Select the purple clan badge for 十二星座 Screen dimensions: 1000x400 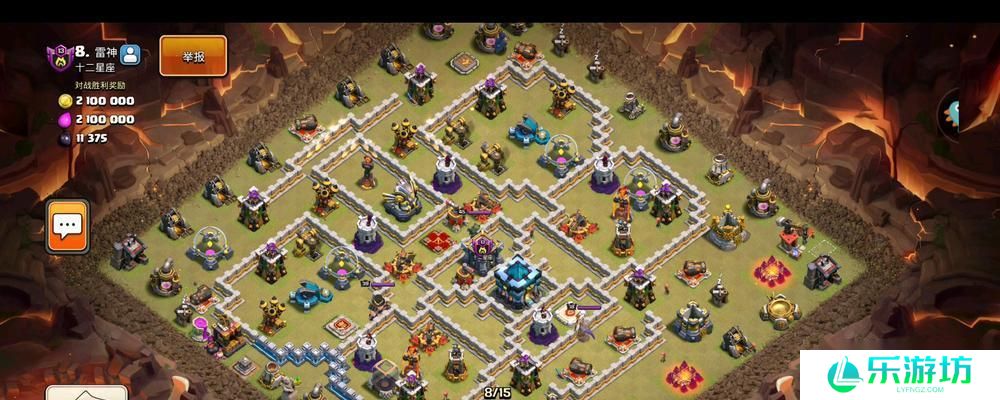click(x=58, y=57)
